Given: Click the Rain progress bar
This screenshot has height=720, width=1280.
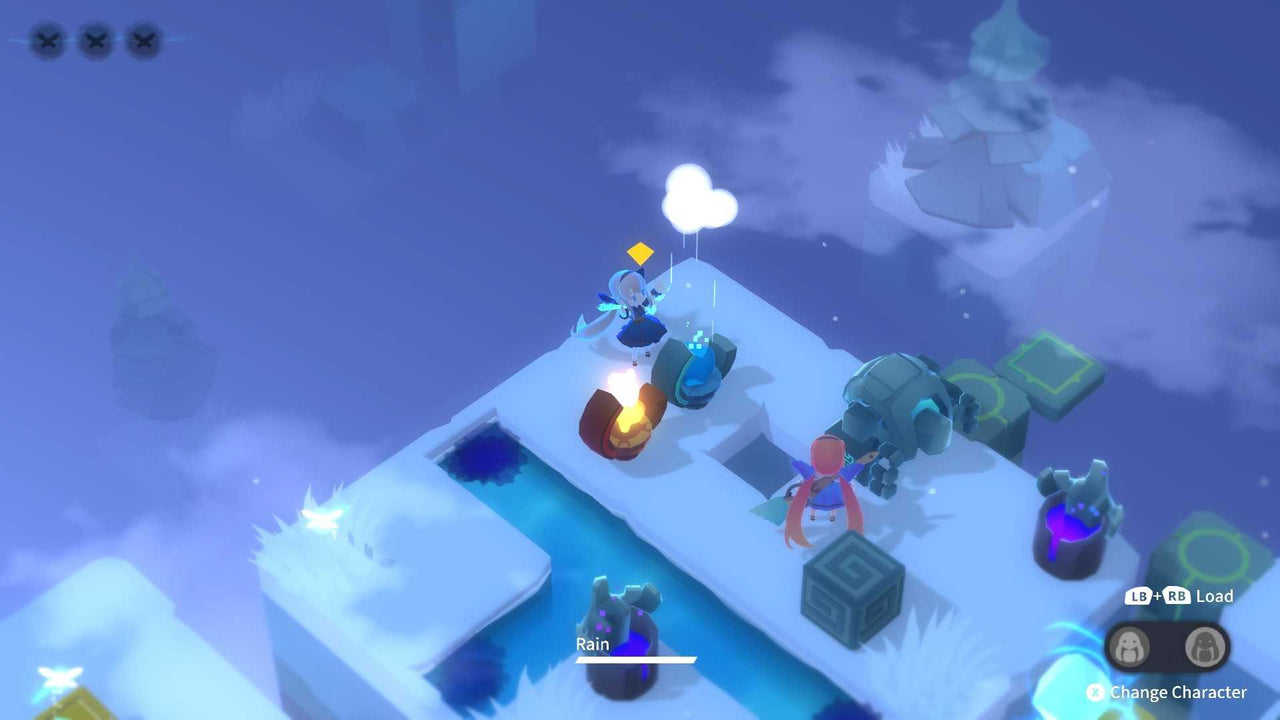Looking at the screenshot, I should coord(634,661).
